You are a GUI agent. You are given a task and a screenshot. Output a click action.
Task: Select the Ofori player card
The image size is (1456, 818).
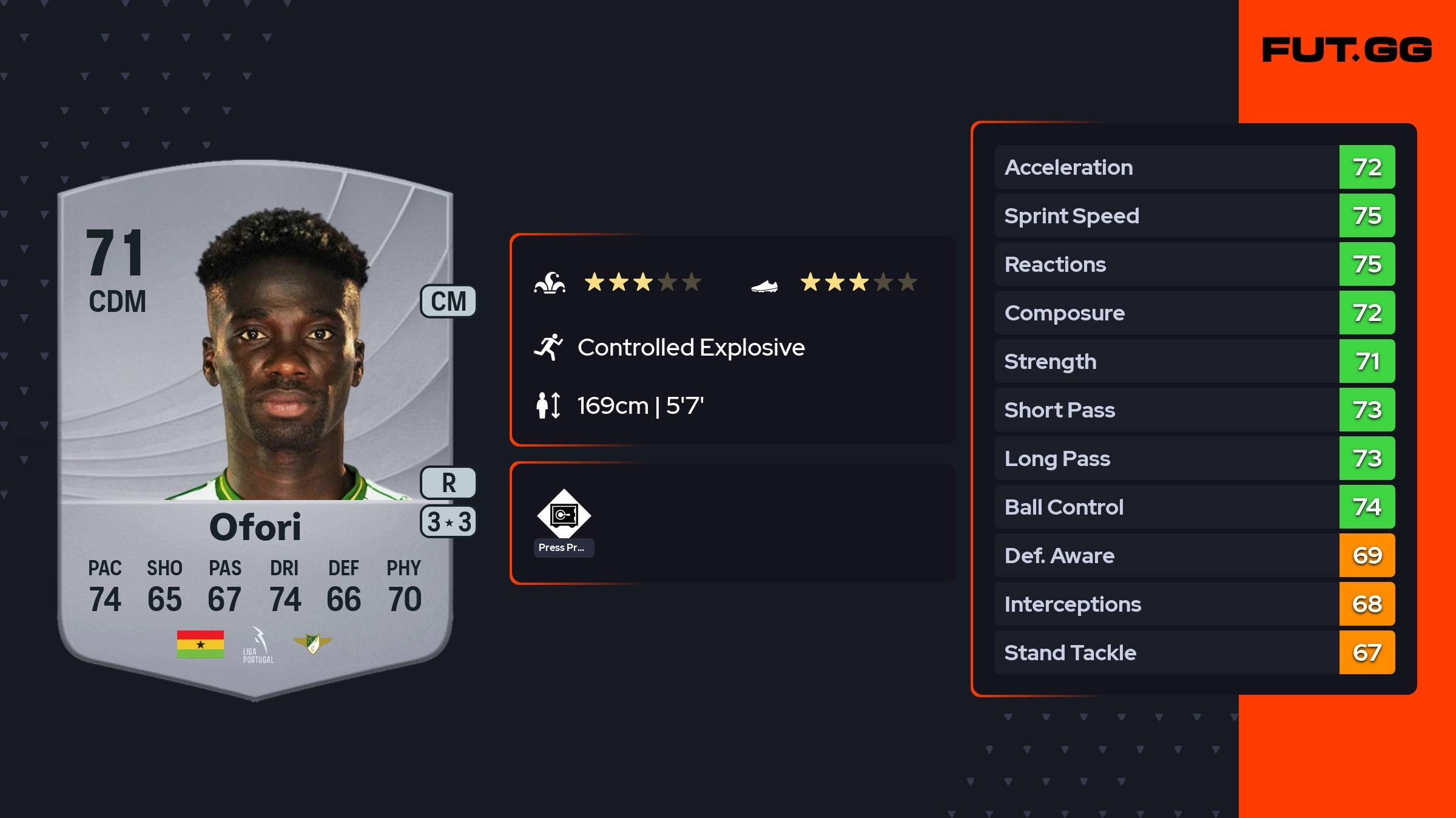coord(255,425)
